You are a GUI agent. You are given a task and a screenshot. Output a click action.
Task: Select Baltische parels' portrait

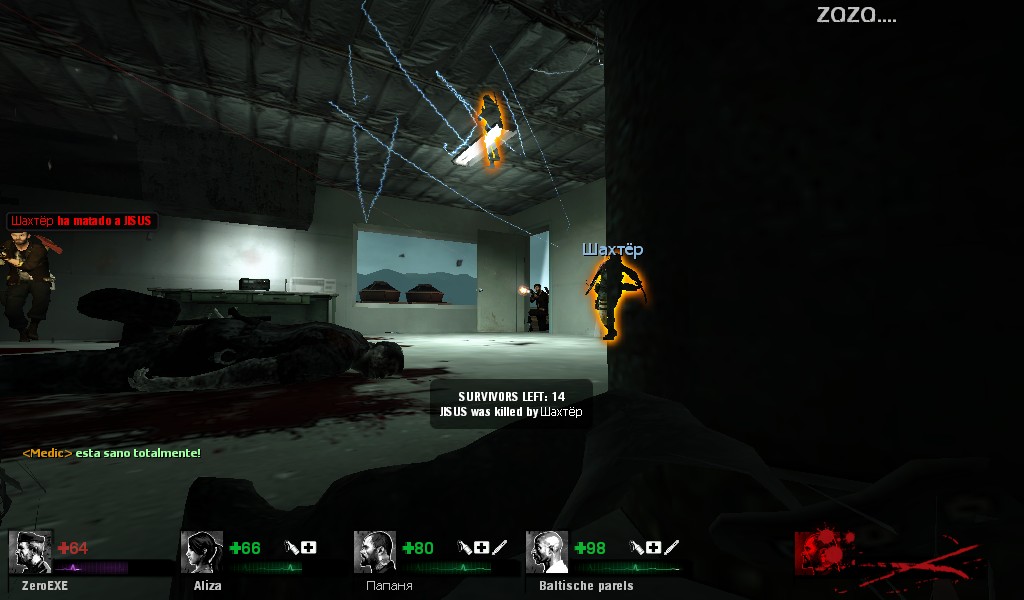547,552
